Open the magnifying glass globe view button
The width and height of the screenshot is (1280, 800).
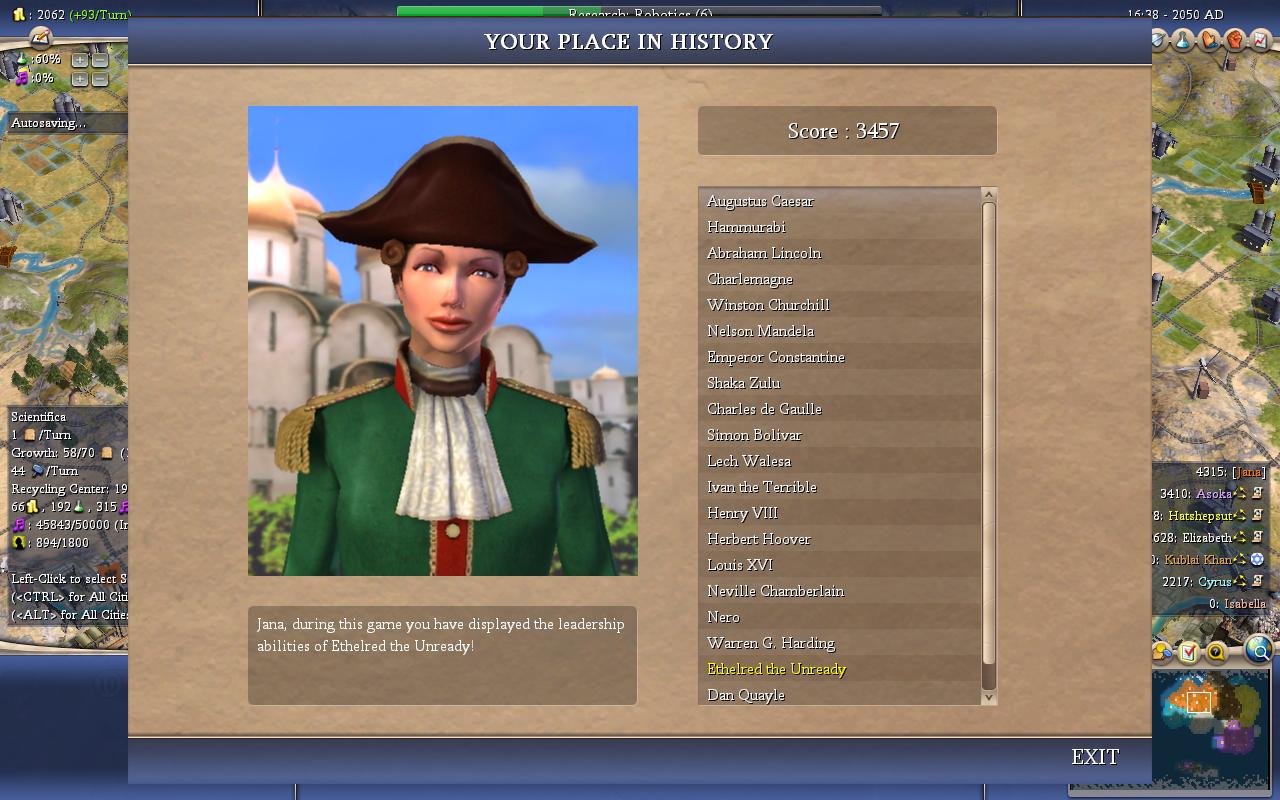(x=1259, y=651)
